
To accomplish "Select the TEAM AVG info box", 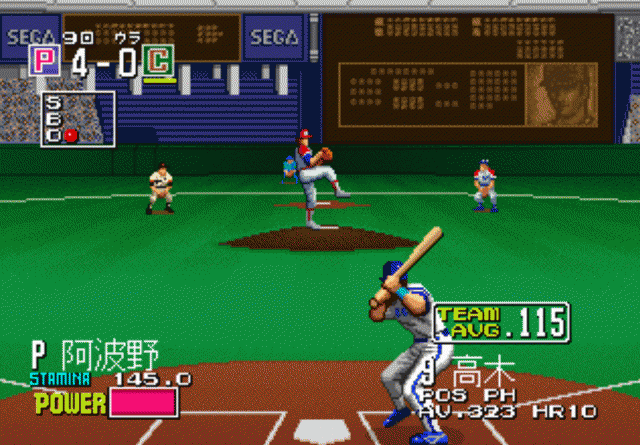I will 501,321.
